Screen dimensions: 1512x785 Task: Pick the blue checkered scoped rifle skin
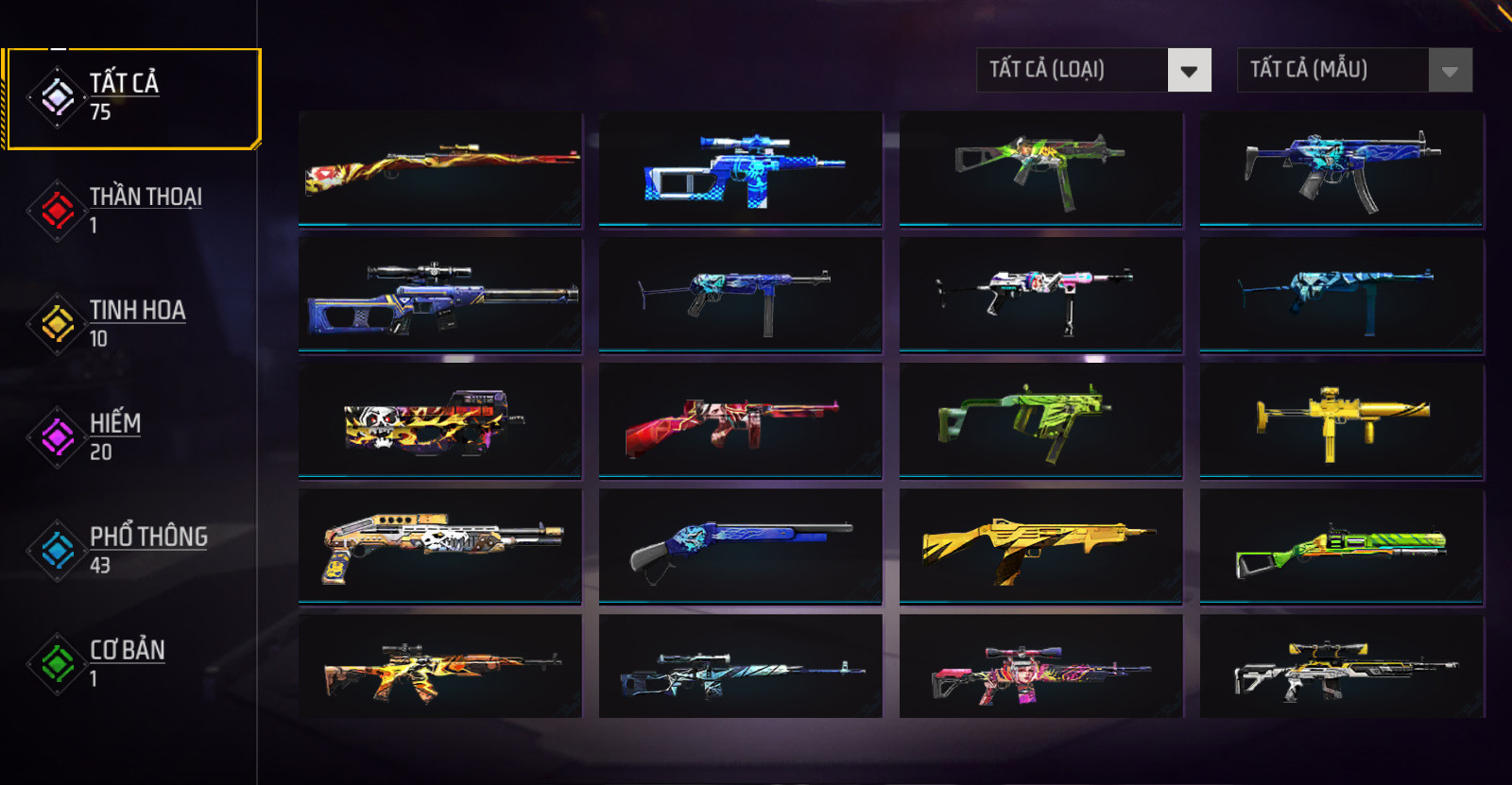[x=741, y=169]
